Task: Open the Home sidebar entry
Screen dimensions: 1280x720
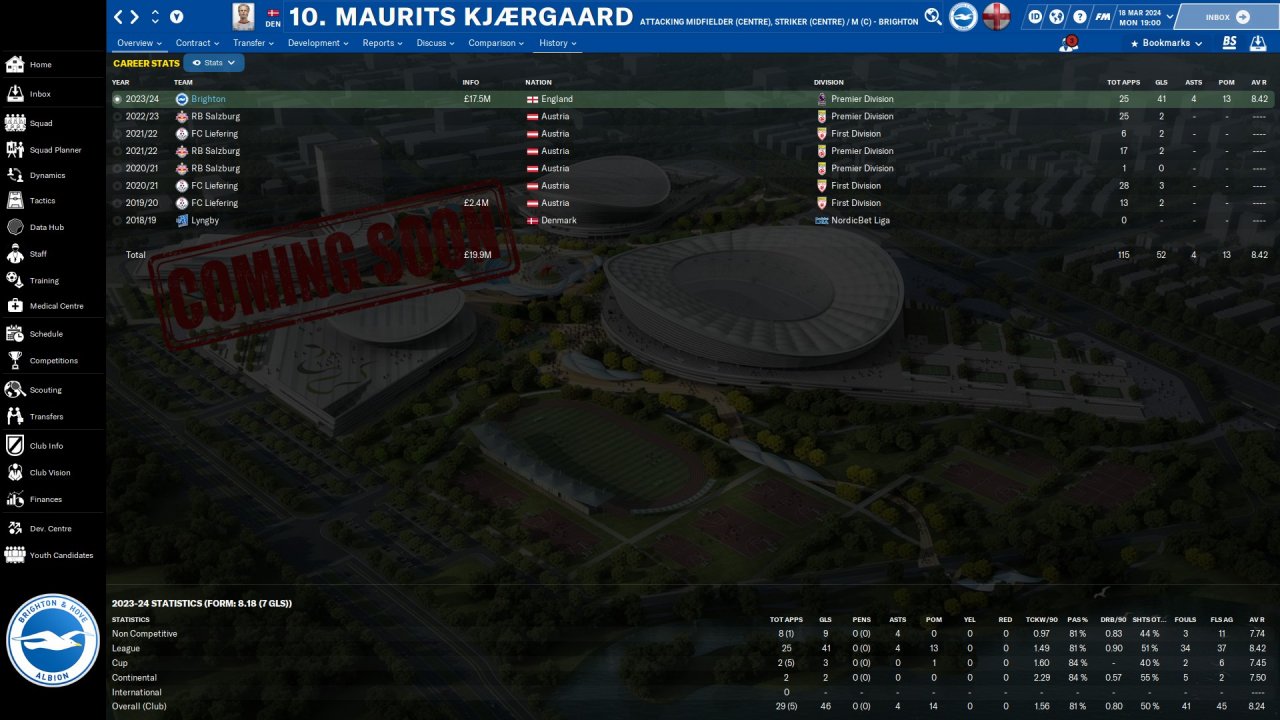Action: pos(40,65)
